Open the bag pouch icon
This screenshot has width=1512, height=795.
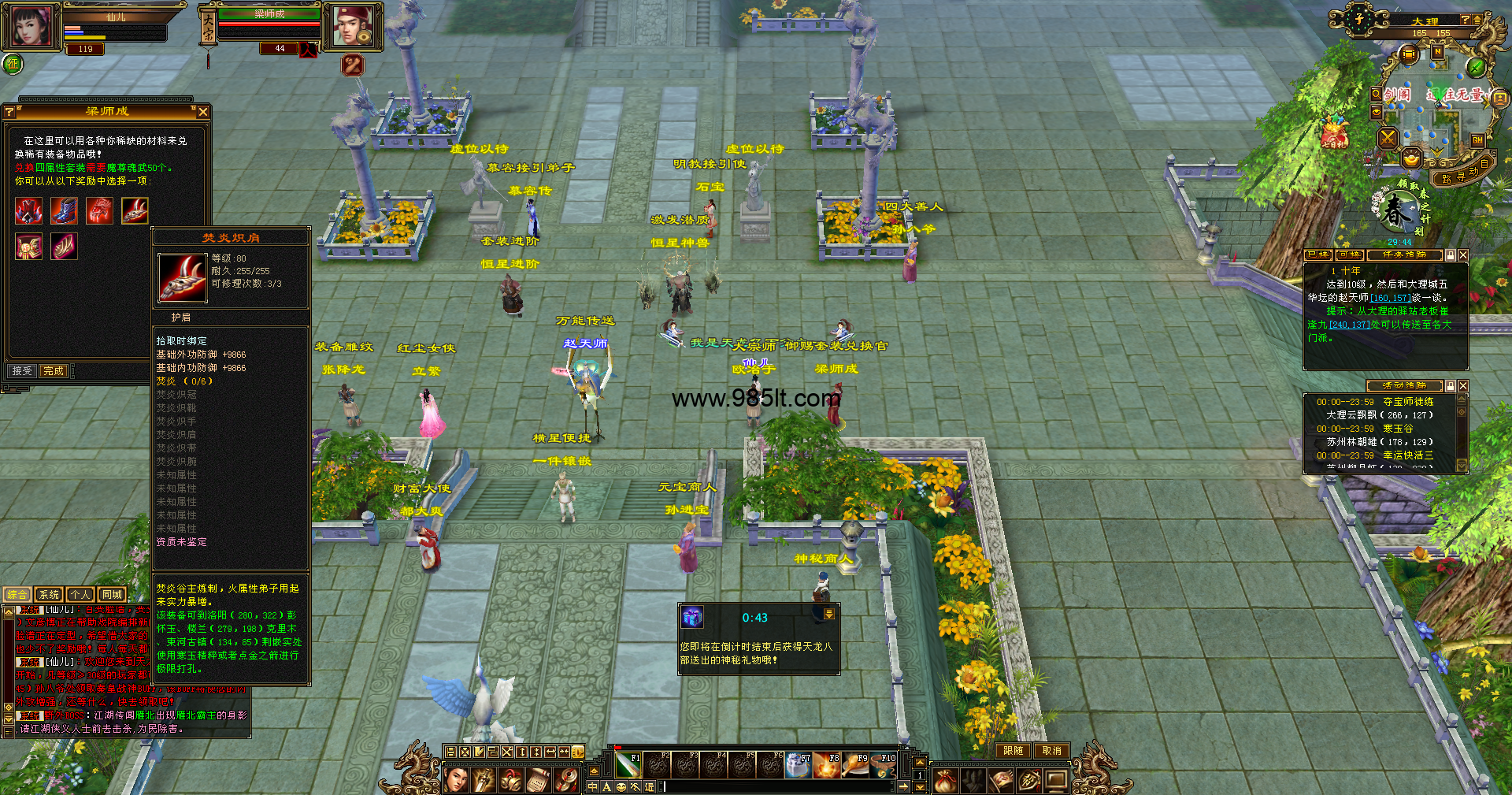945,781
